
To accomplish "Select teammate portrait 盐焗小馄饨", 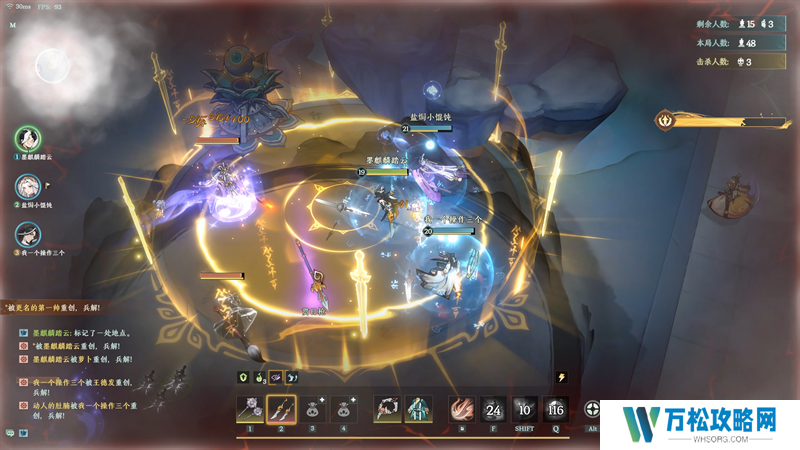I will 27,187.
